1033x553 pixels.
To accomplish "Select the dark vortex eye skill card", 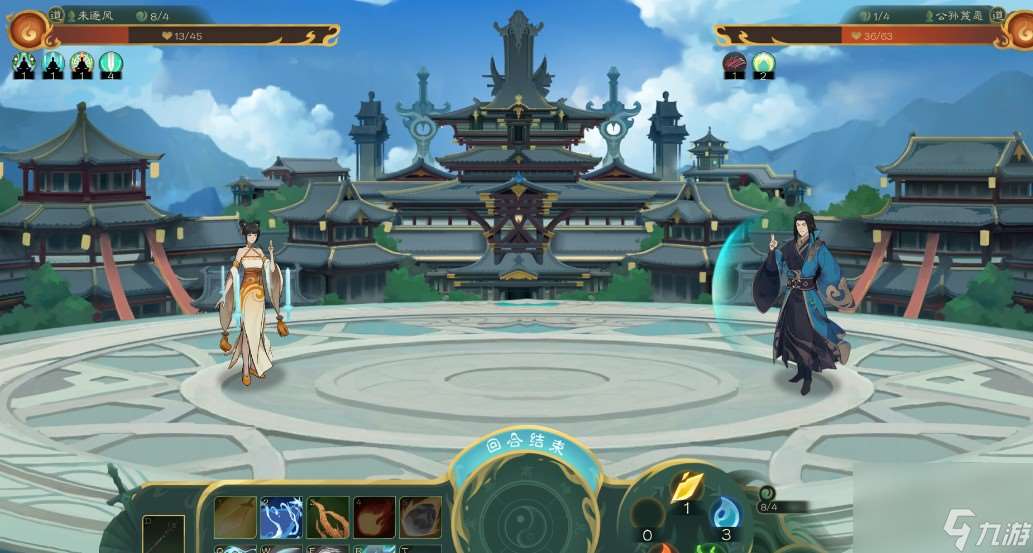I will pos(420,517).
